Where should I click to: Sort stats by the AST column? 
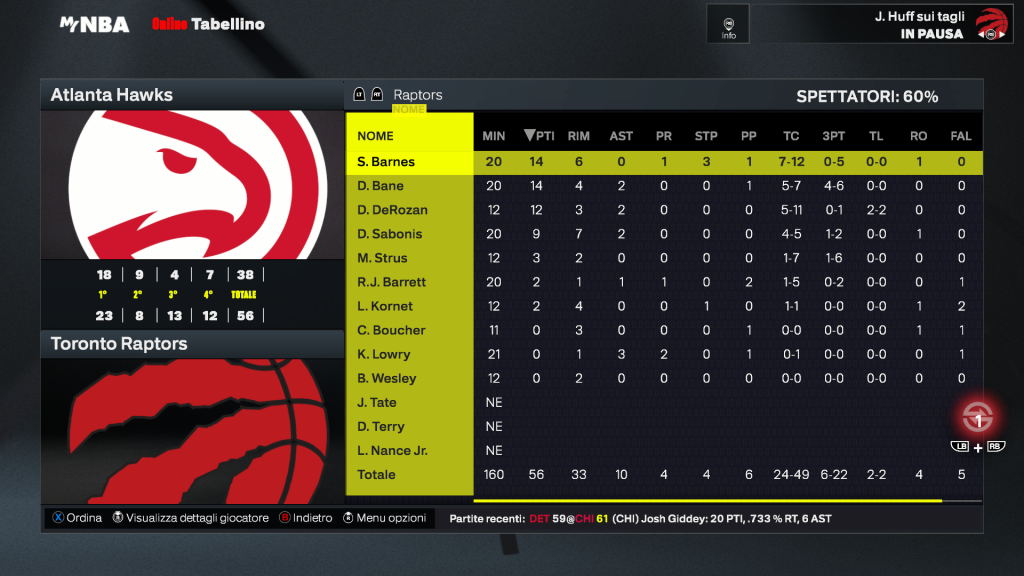(x=621, y=136)
